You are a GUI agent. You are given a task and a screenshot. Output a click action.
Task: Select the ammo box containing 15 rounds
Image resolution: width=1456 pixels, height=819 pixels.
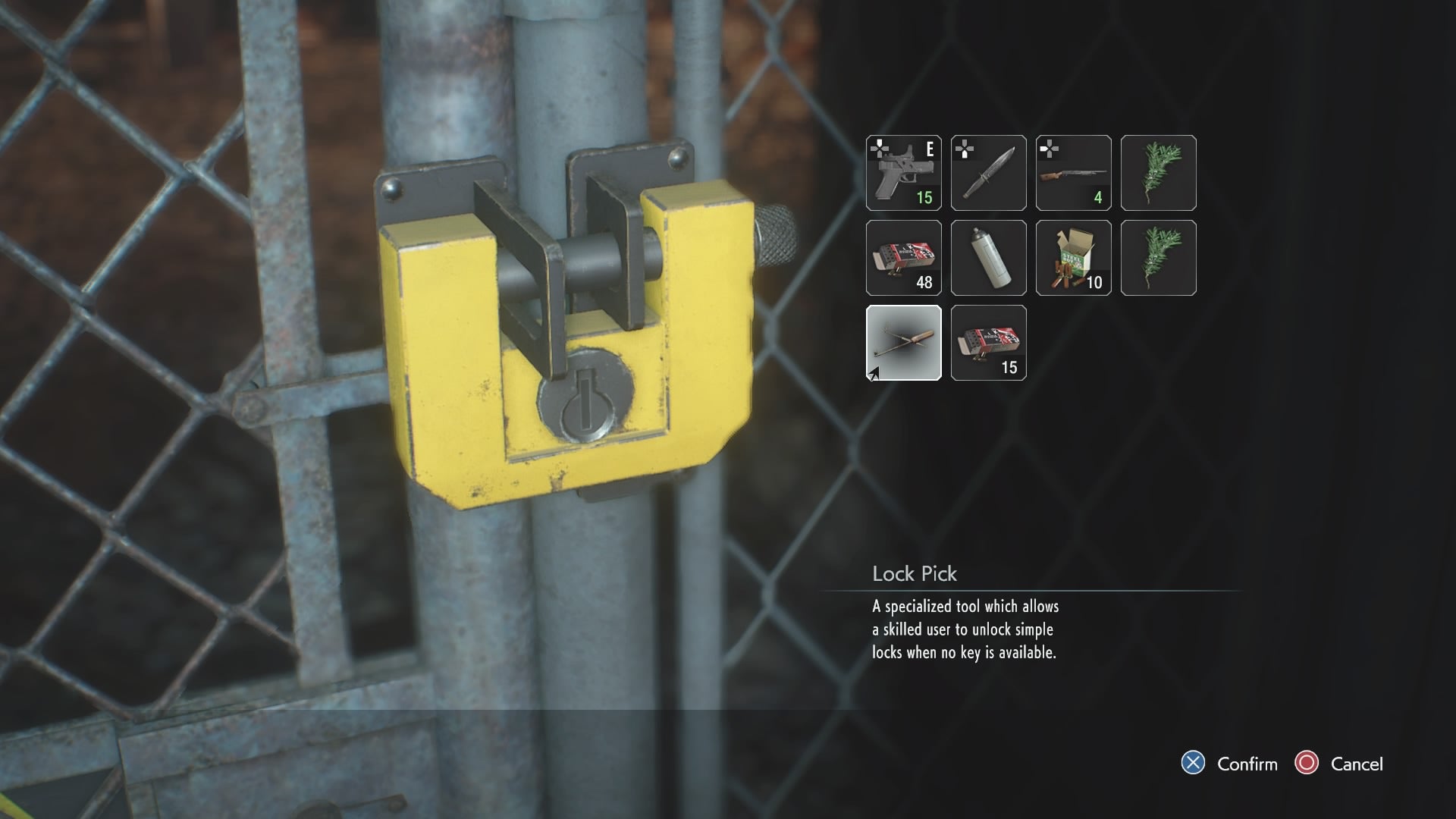(x=988, y=344)
